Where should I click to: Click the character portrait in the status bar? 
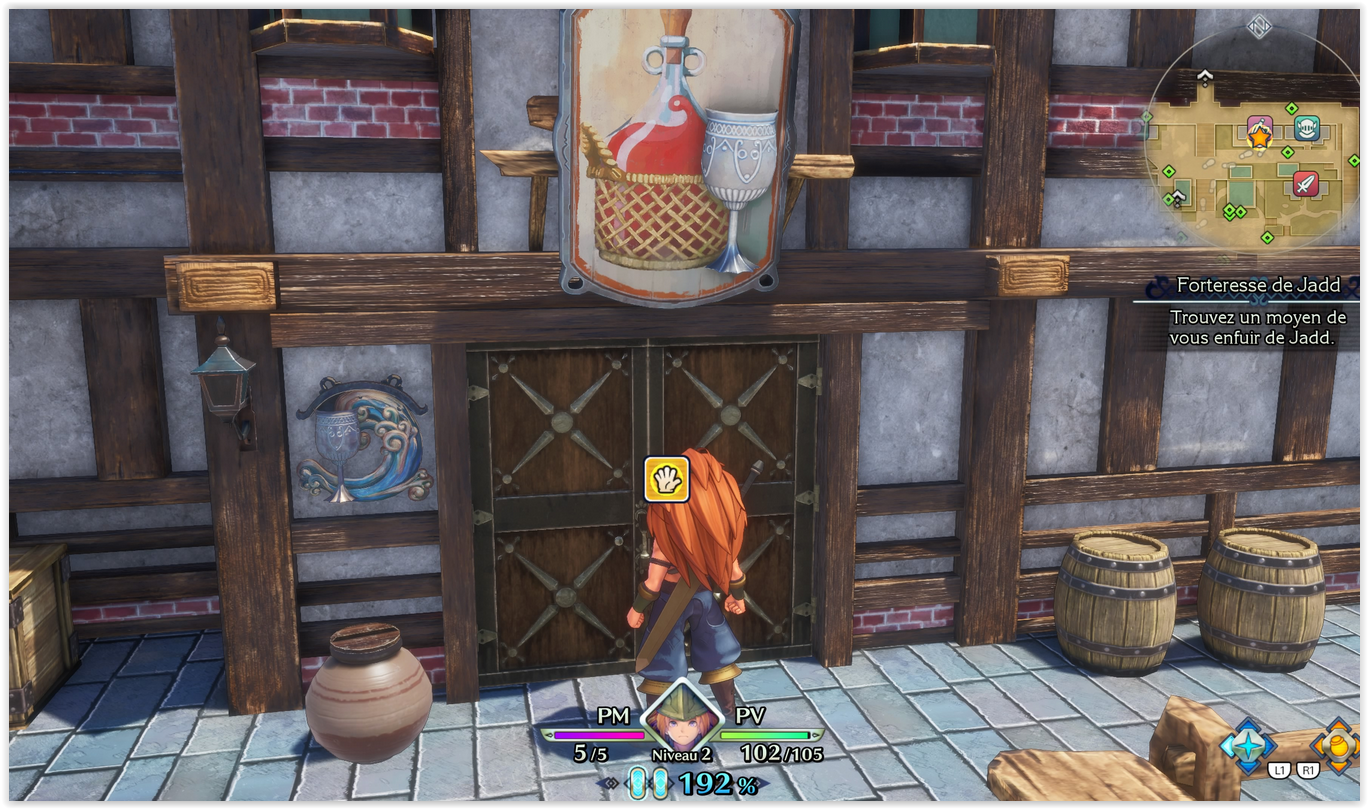click(682, 717)
